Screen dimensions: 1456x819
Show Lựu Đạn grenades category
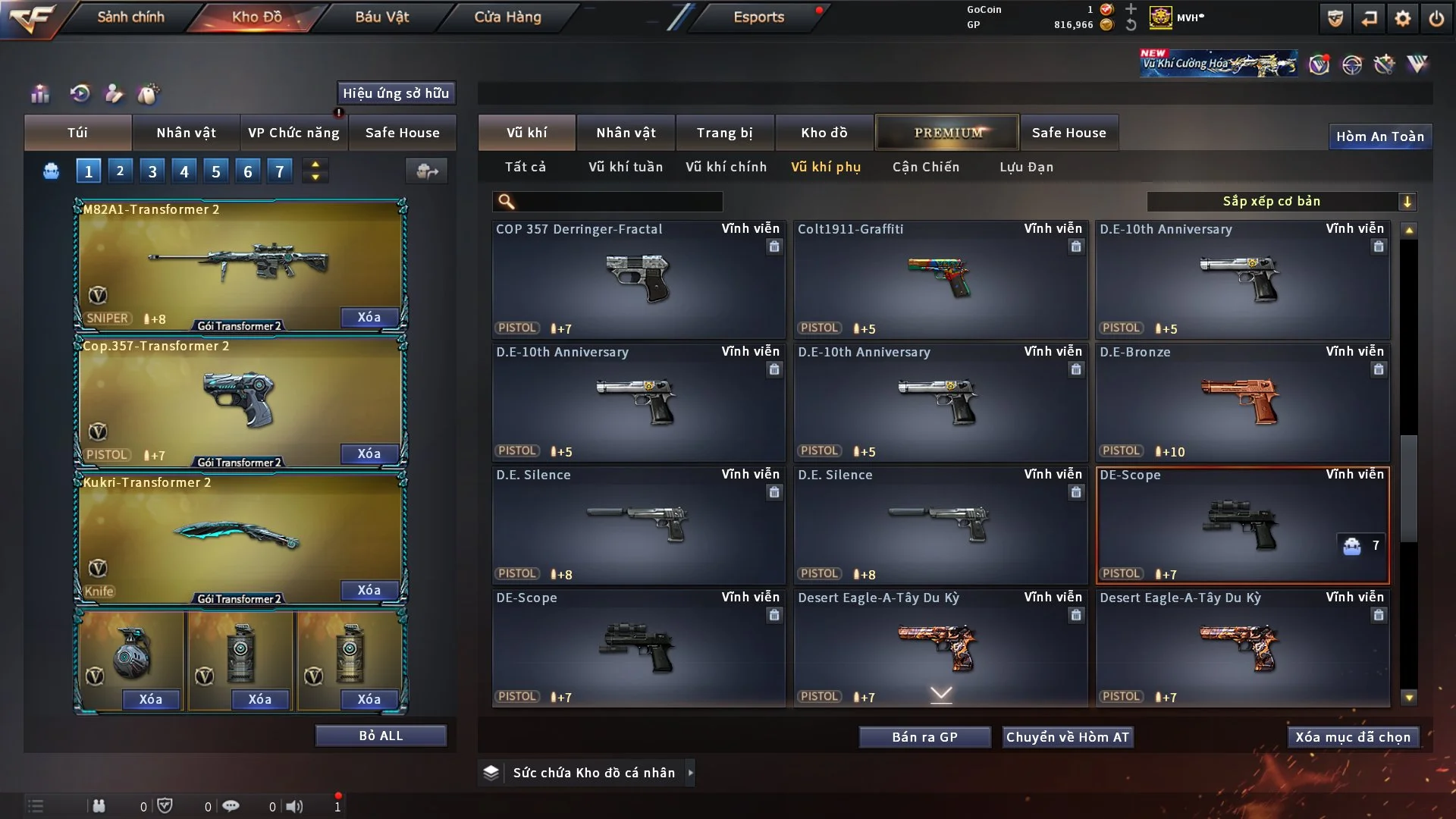point(1026,167)
